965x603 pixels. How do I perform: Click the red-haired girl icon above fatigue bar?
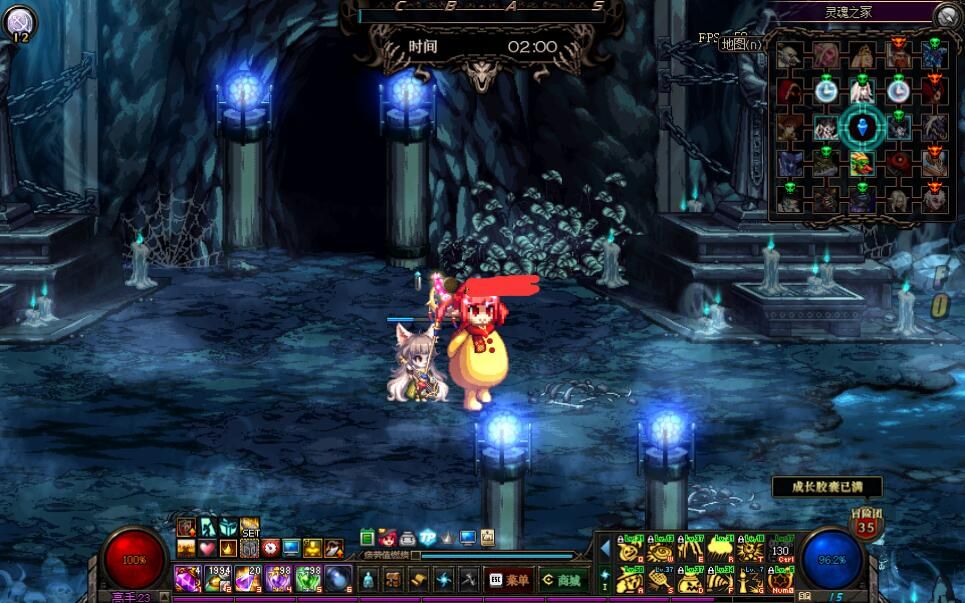(x=387, y=537)
